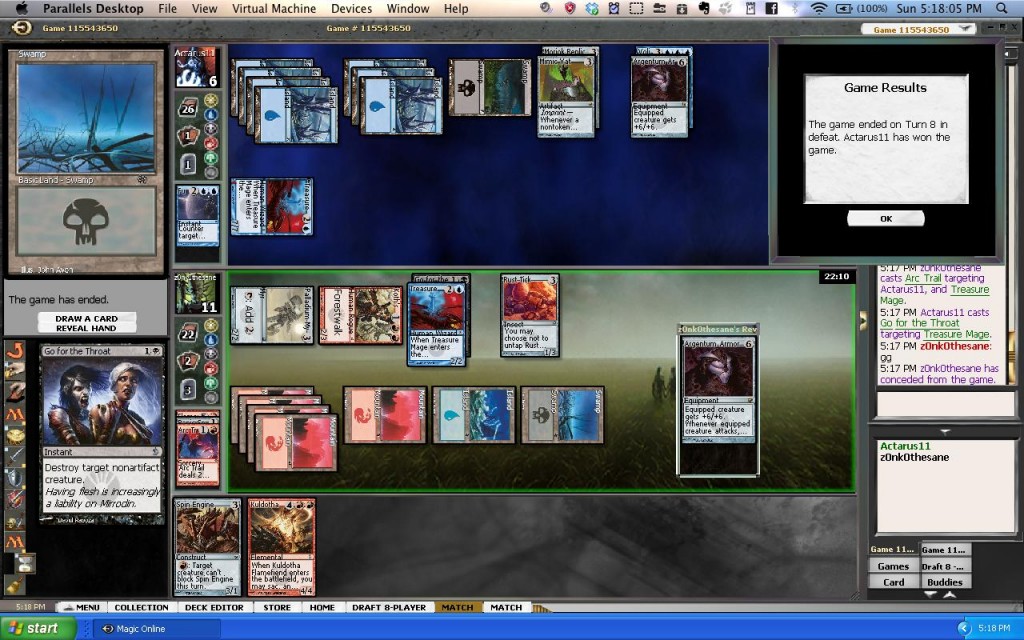1024x640 pixels.
Task: Return to the Home screen
Action: pyautogui.click(x=322, y=607)
